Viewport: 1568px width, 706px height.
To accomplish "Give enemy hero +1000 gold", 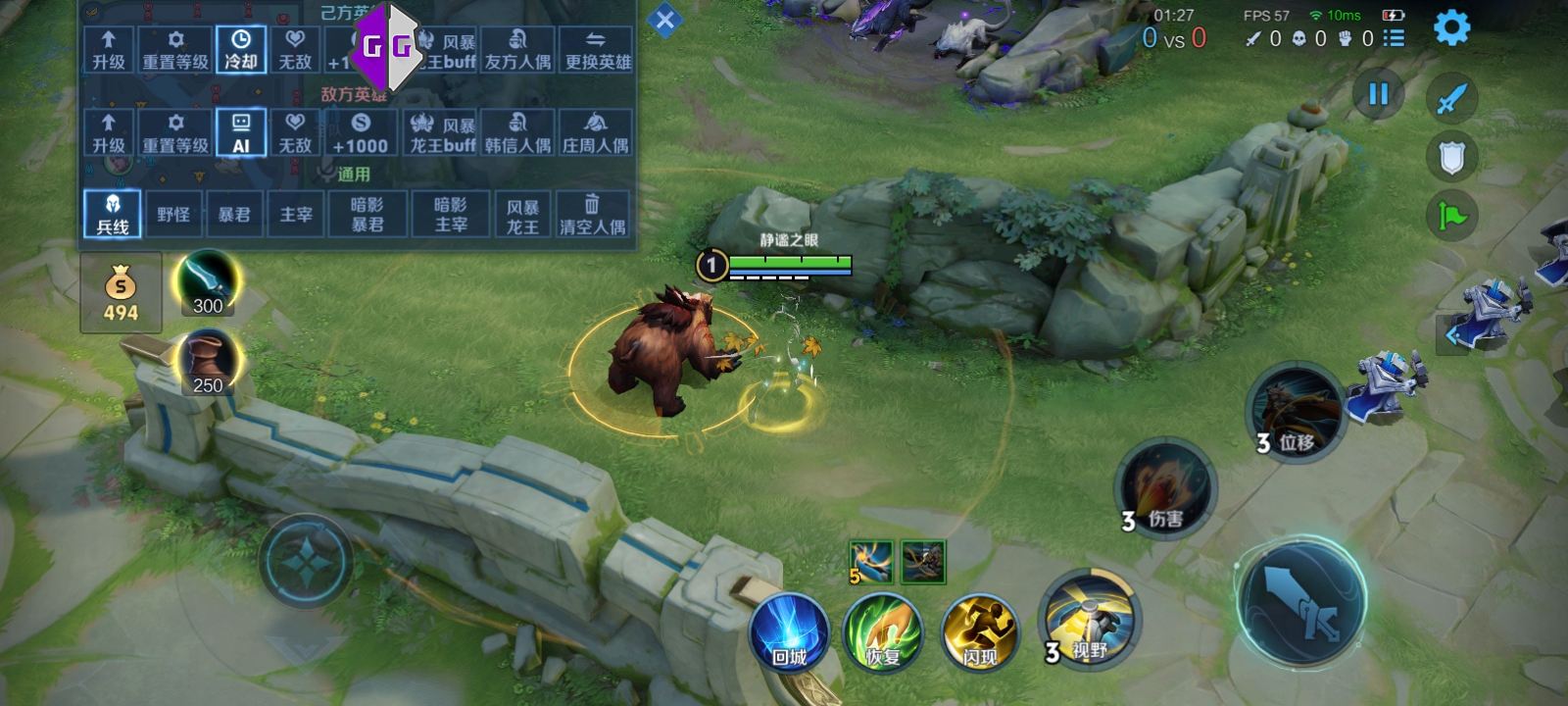I will 360,132.
